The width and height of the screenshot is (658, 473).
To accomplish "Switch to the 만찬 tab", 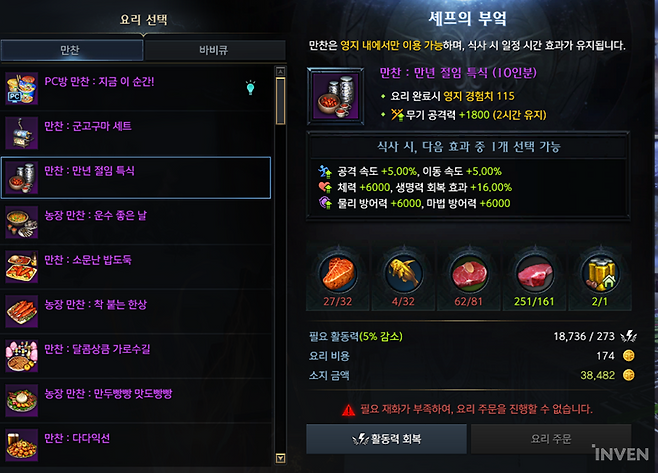I will coord(71,50).
